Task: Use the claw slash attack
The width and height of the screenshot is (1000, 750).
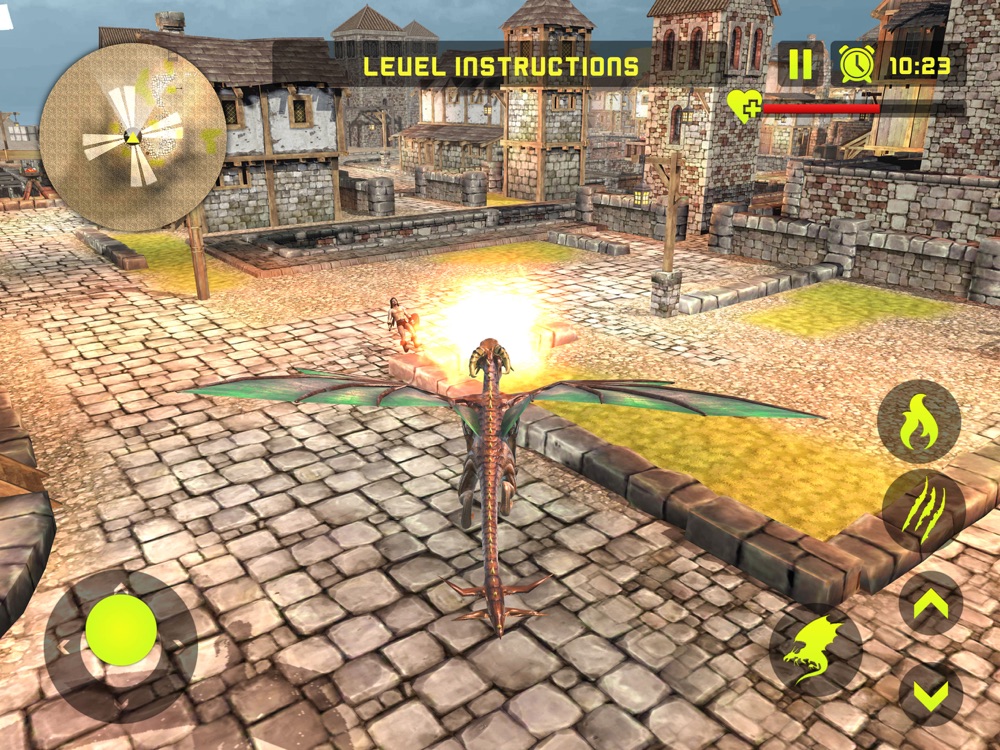Action: coord(923,512)
